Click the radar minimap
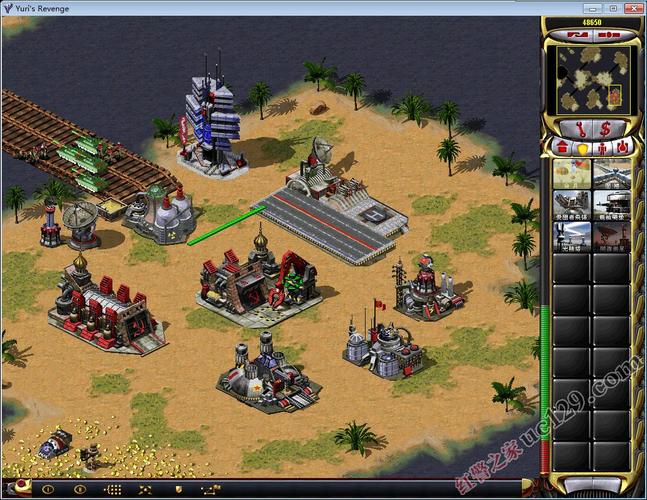Image resolution: width=647 pixels, height=500 pixels. pos(592,77)
